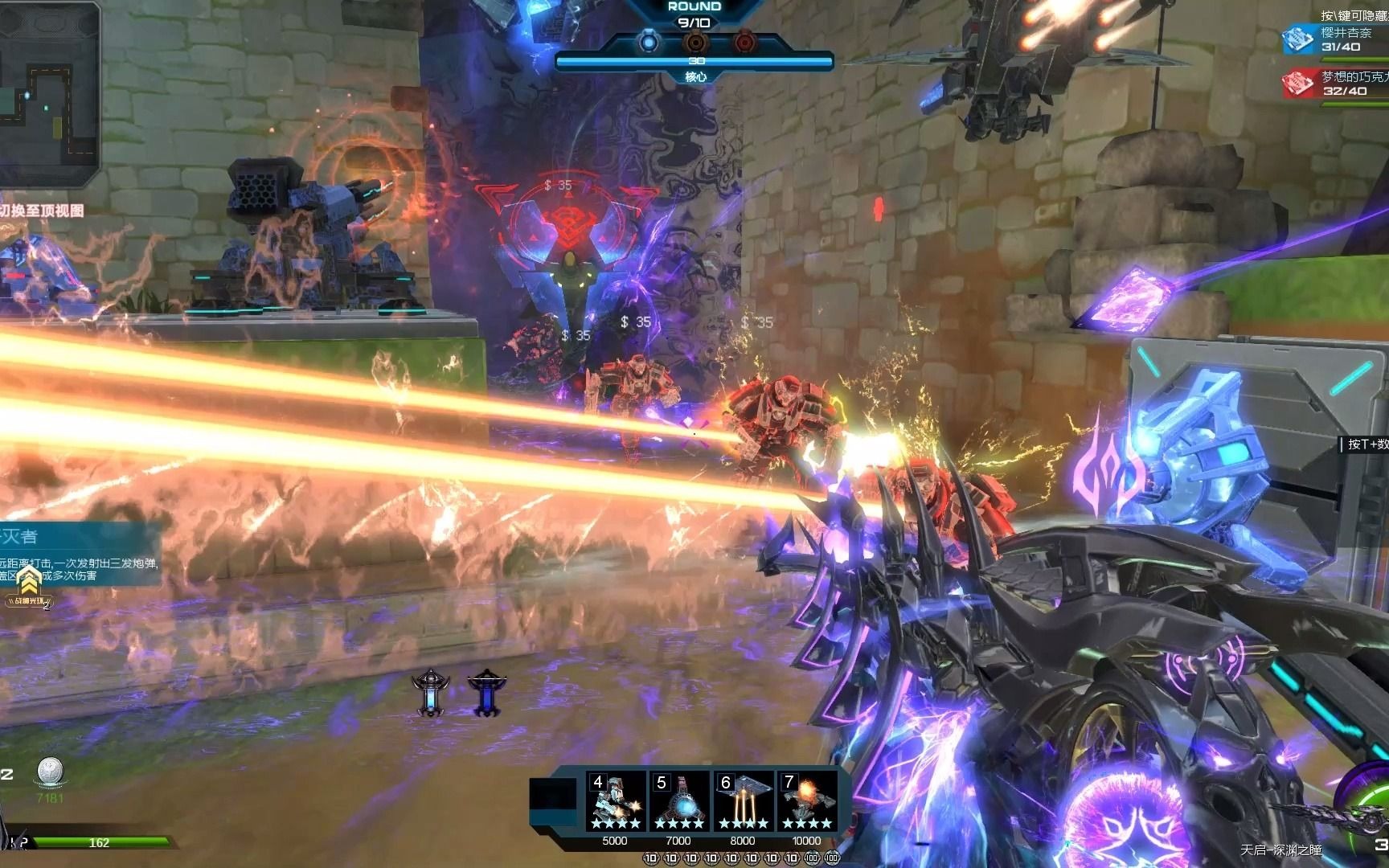This screenshot has height=868, width=1389.
Task: Click the silver coin currency icon
Action: coord(50,772)
